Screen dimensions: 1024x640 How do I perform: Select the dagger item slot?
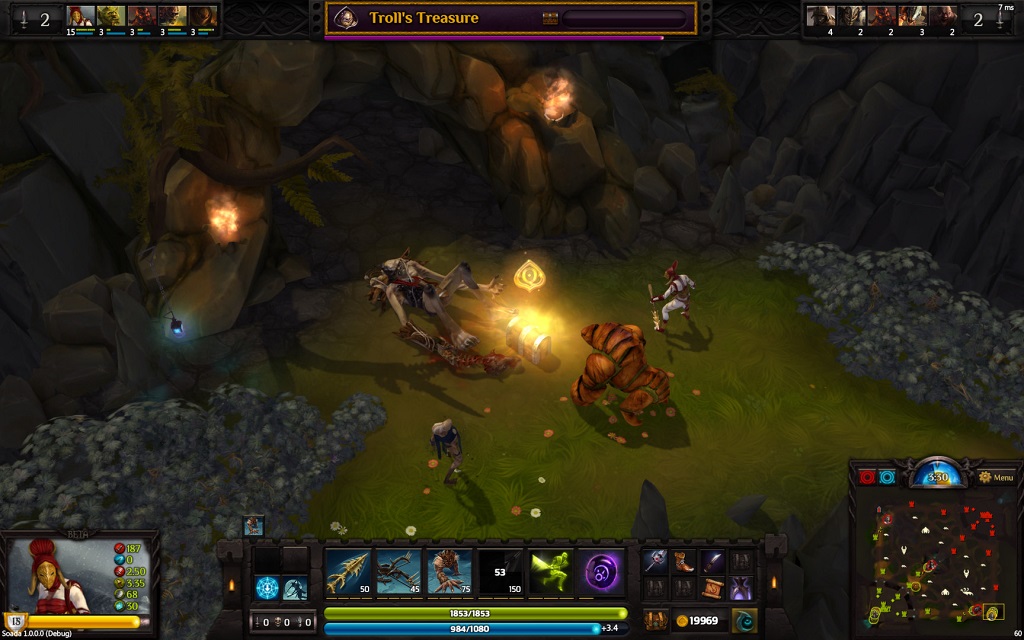(712, 562)
